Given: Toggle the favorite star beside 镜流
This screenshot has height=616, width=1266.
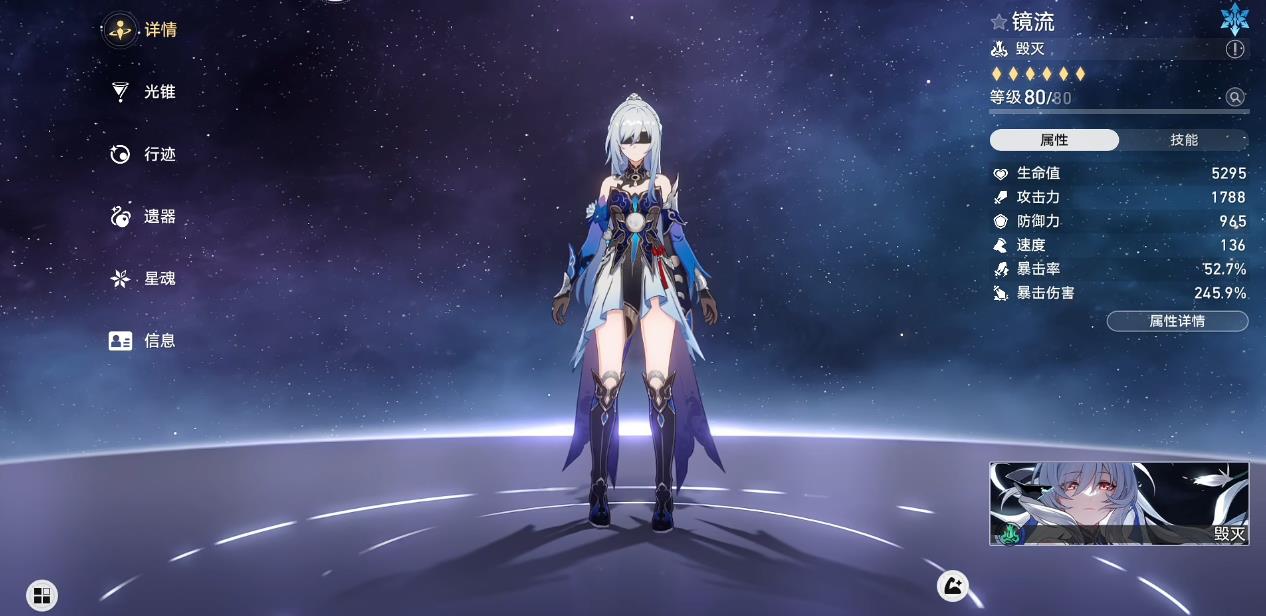Looking at the screenshot, I should pos(999,22).
